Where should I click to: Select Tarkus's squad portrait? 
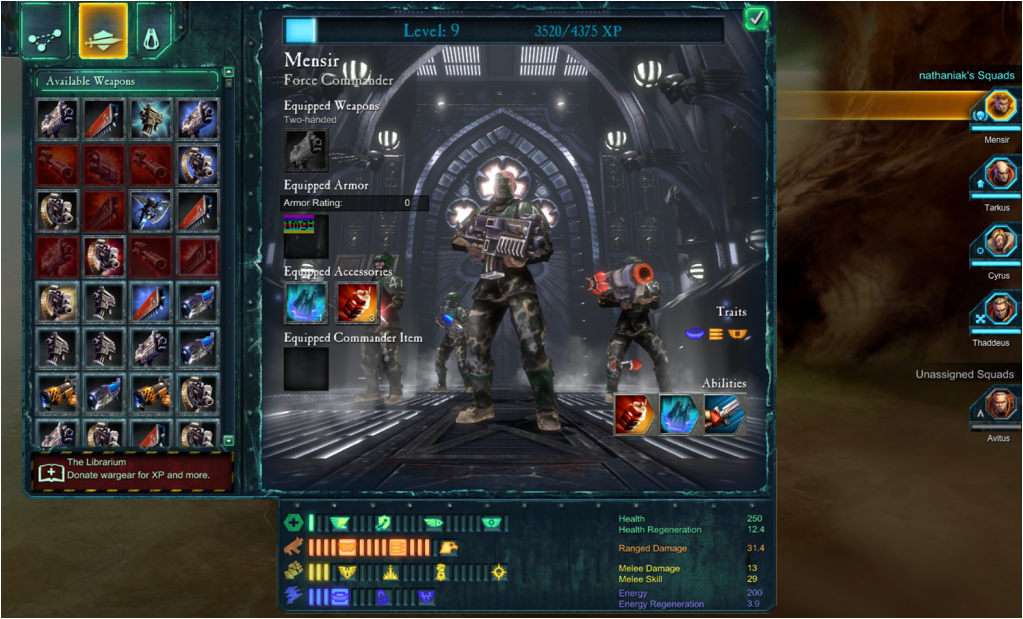997,176
